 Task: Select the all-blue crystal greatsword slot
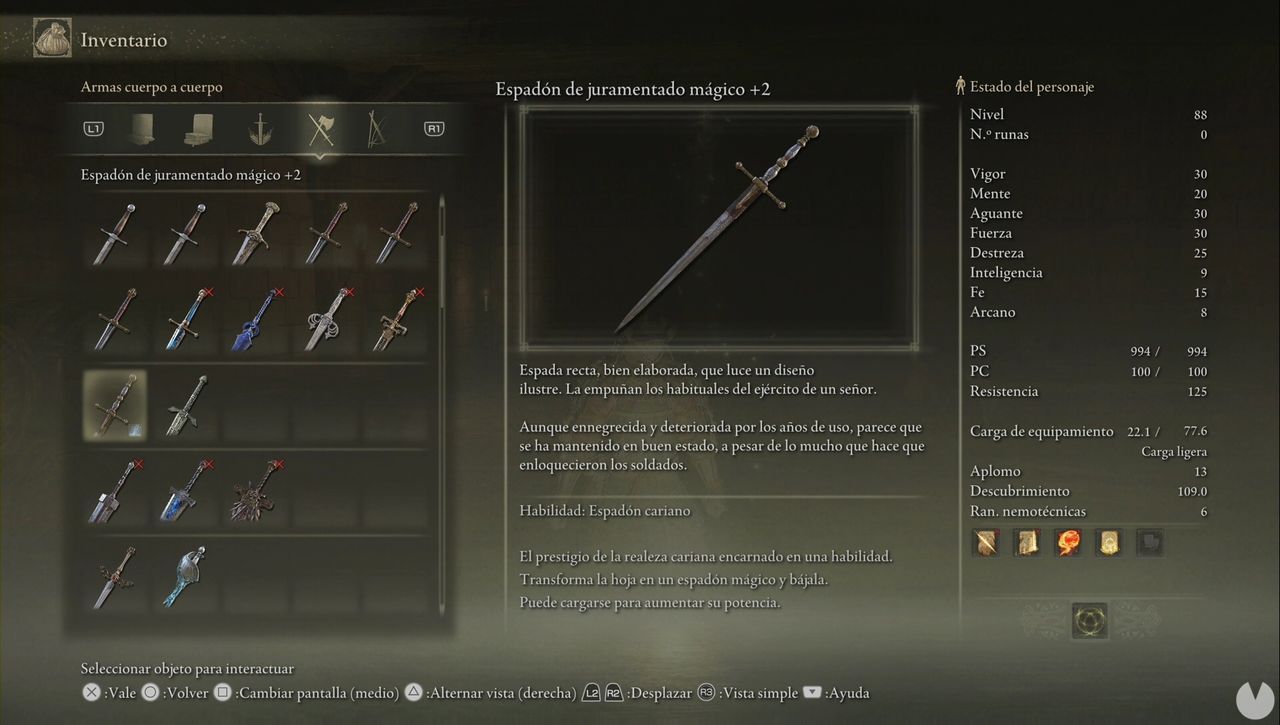256,319
